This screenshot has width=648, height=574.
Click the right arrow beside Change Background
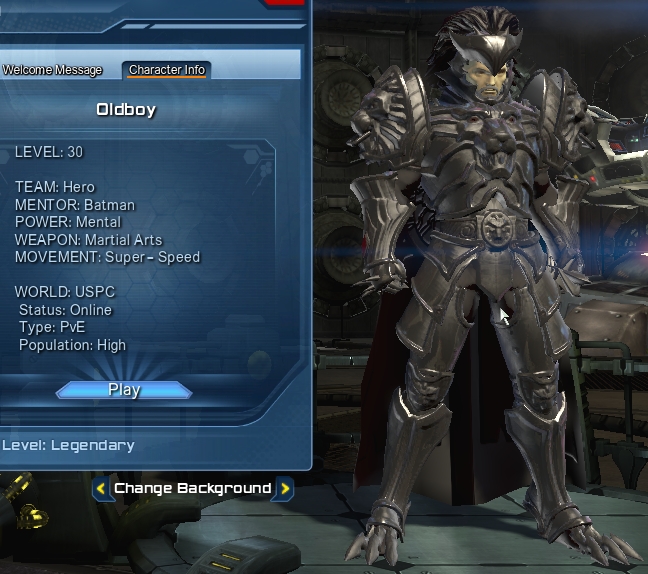(284, 489)
